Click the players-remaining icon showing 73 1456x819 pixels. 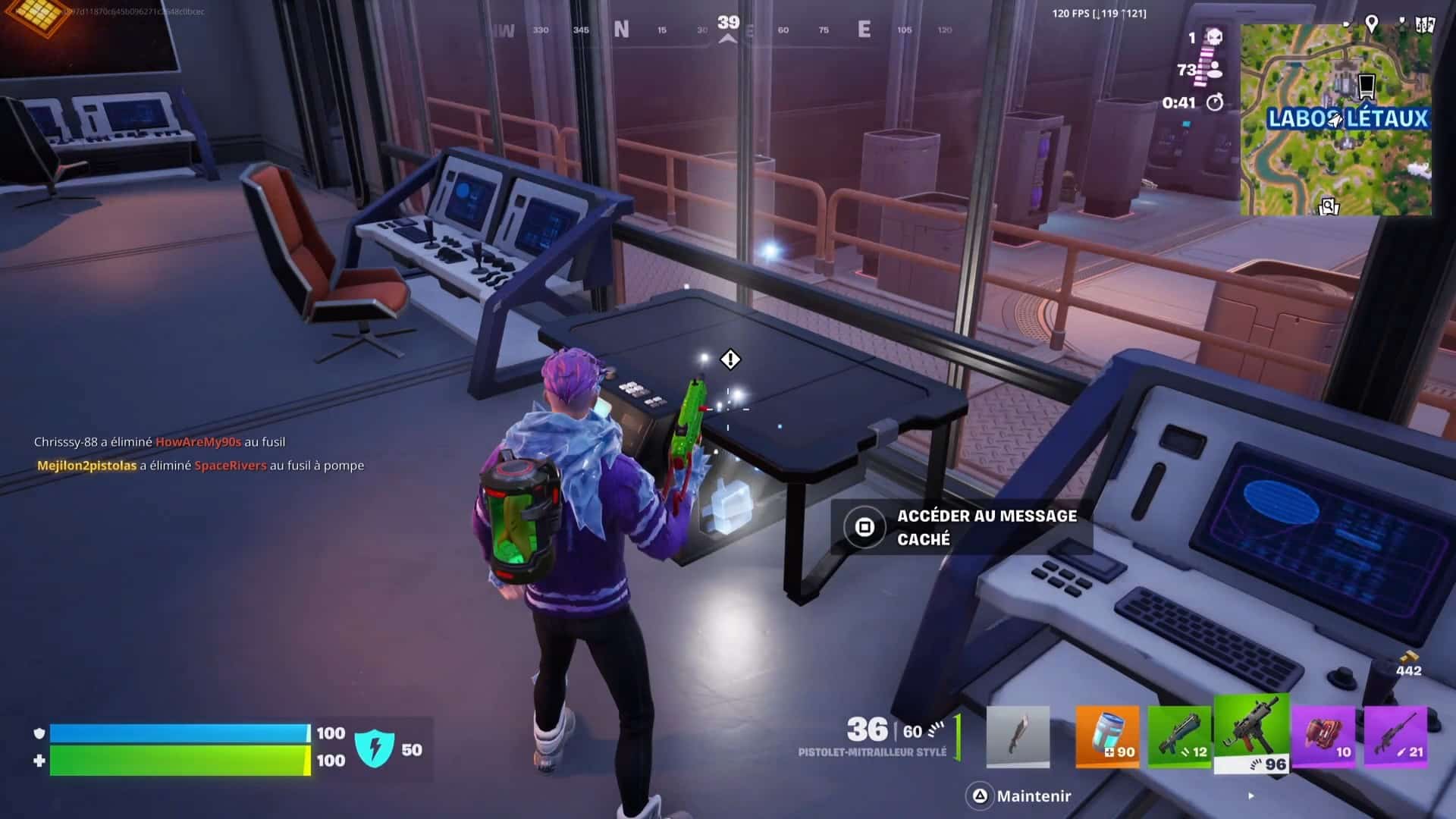tap(1216, 71)
